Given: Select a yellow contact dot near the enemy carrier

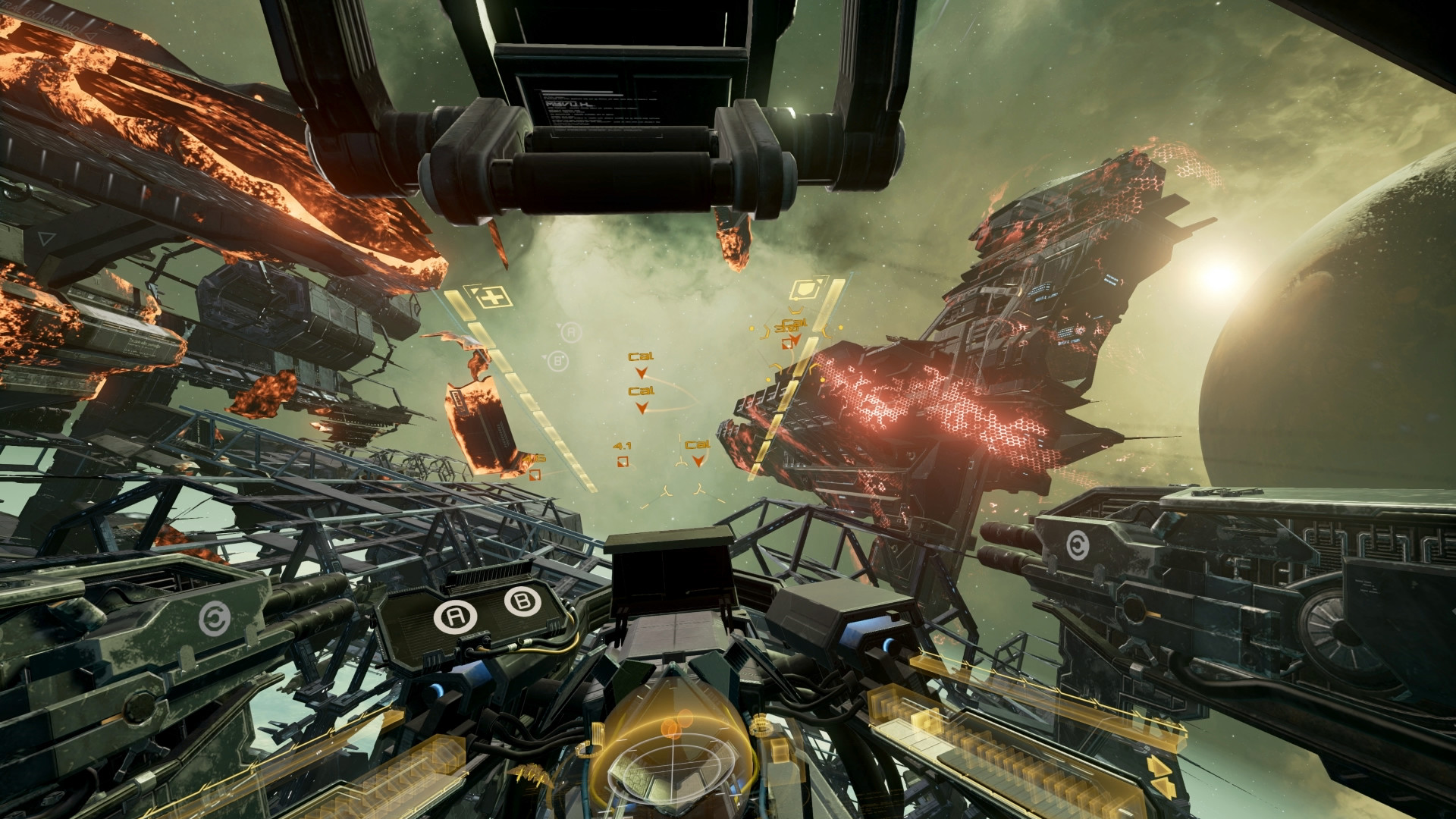Looking at the screenshot, I should point(840,327).
